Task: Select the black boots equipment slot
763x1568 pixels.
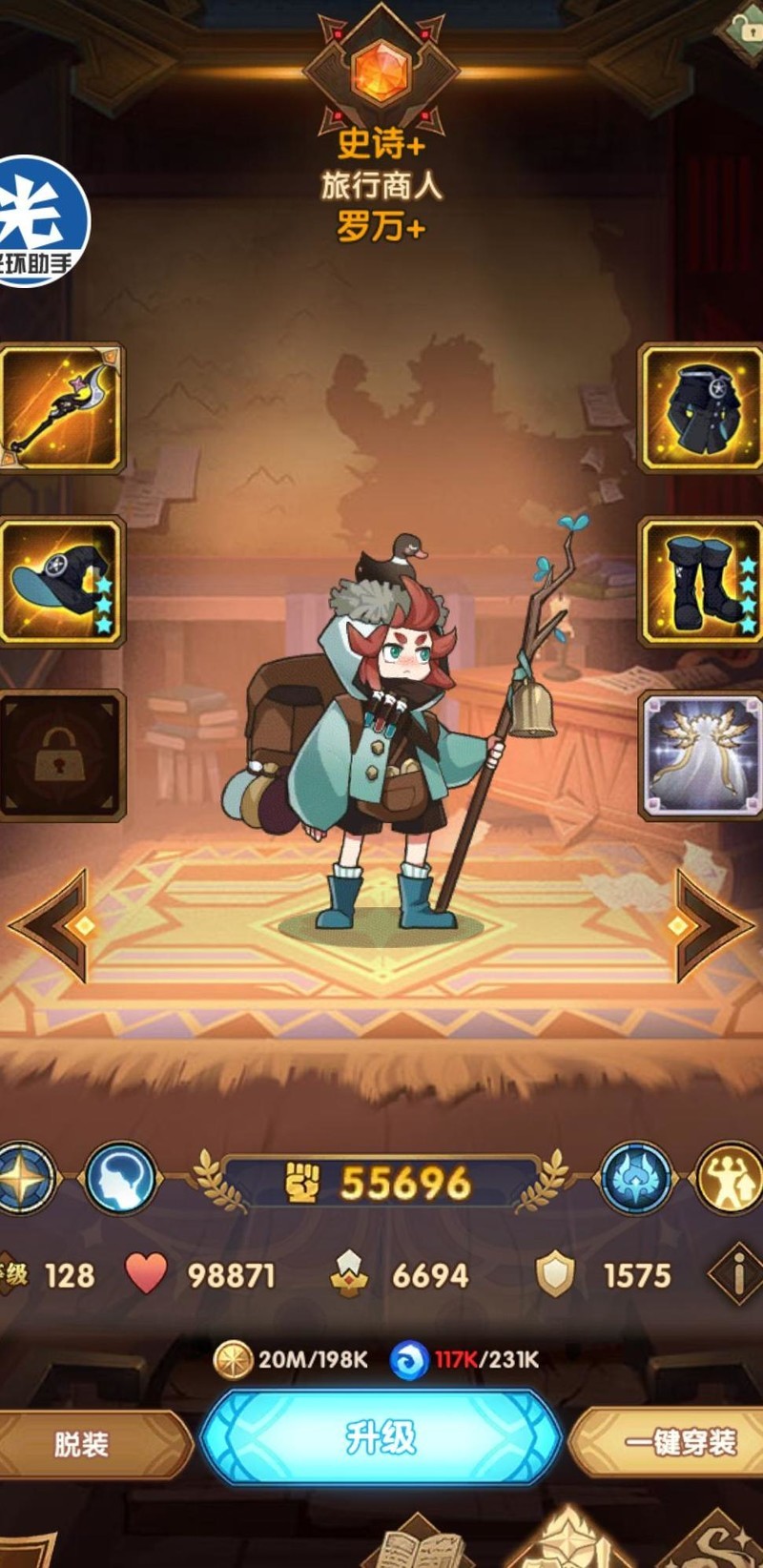Action: (x=701, y=582)
